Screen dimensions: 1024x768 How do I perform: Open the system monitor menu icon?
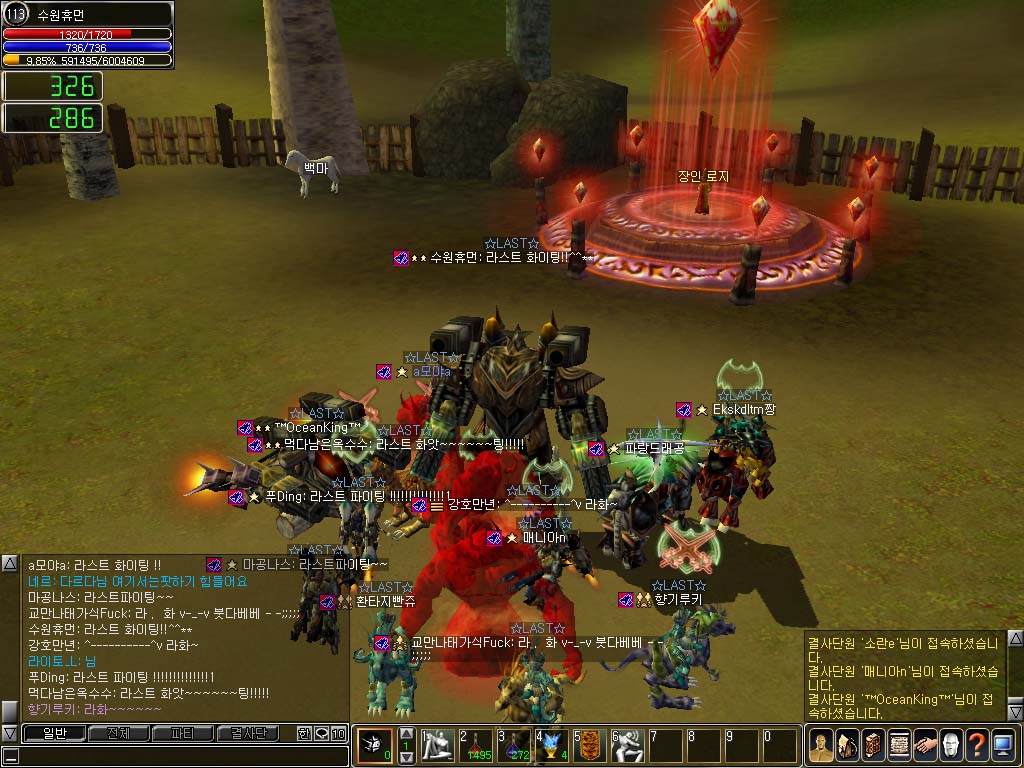1003,746
